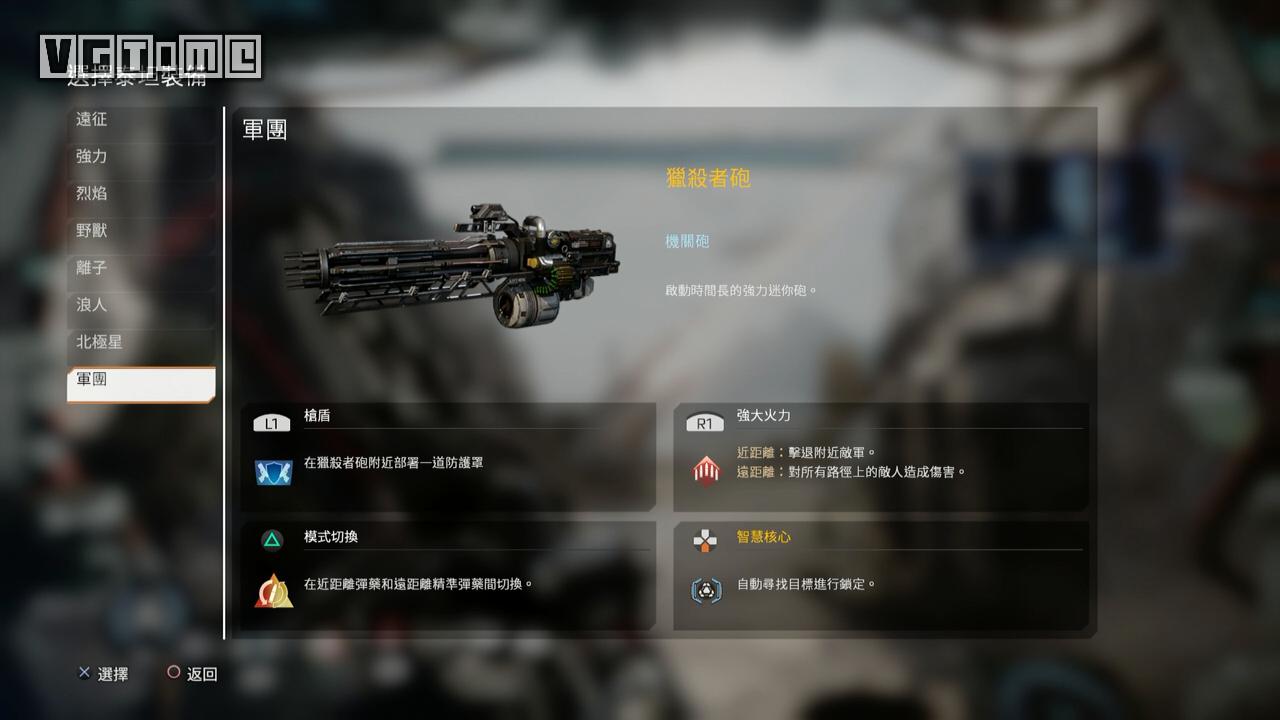Viewport: 1280px width, 720px height.
Task: Select the 遠征 titan loadout
Action: pos(140,120)
